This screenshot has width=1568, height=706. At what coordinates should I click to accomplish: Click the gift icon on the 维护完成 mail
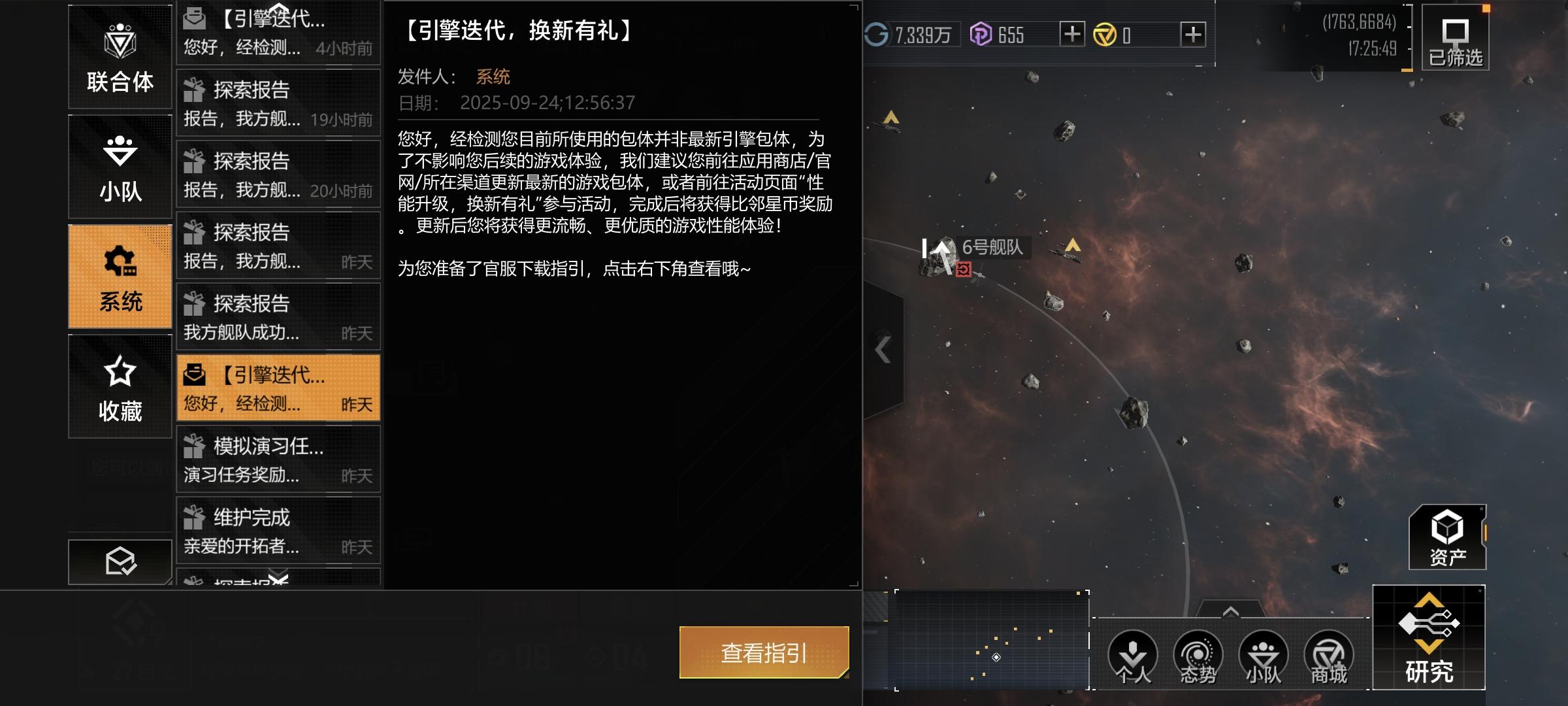point(193,518)
